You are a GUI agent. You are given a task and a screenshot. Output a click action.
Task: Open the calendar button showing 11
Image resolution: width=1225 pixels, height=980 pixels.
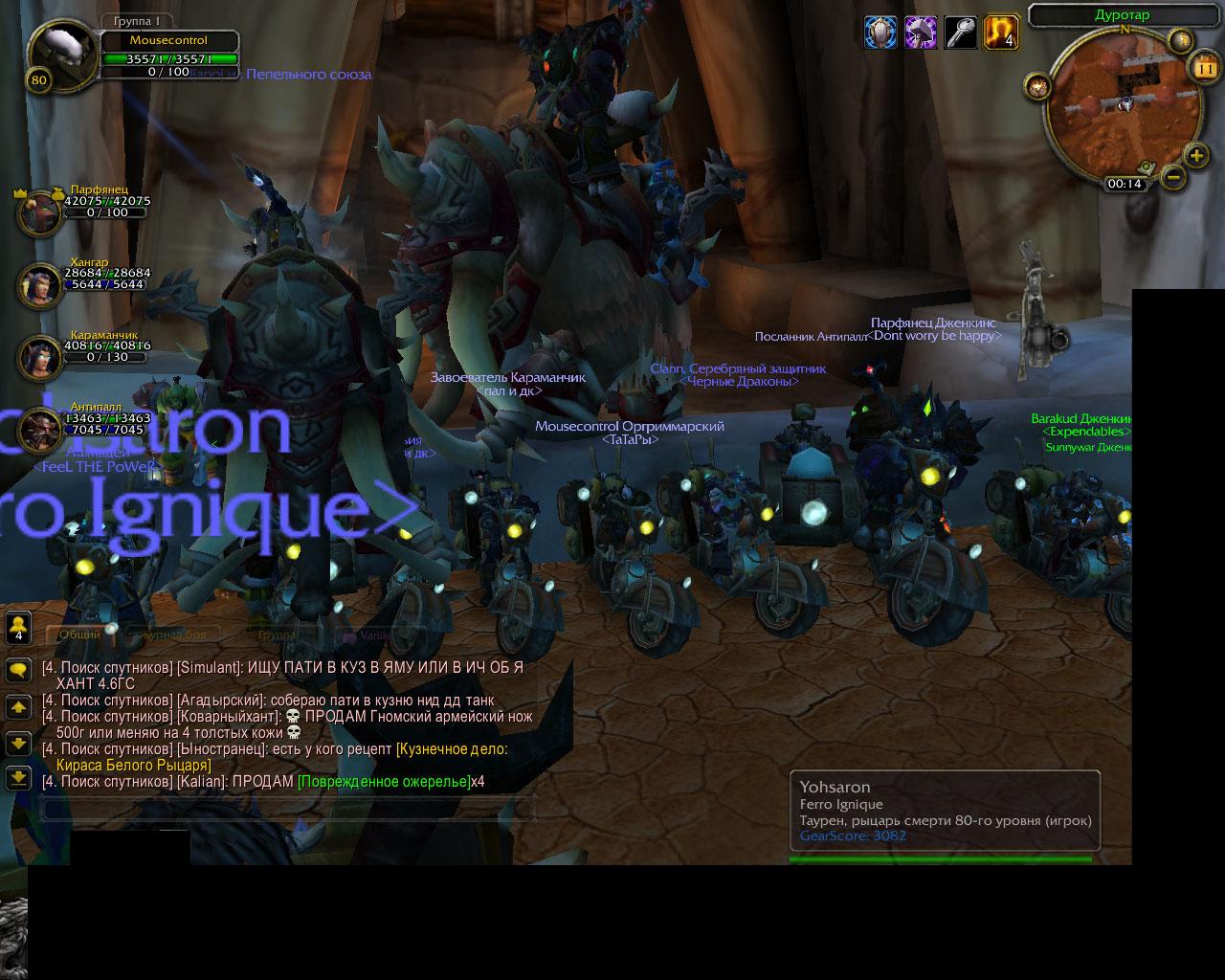pyautogui.click(x=1202, y=68)
